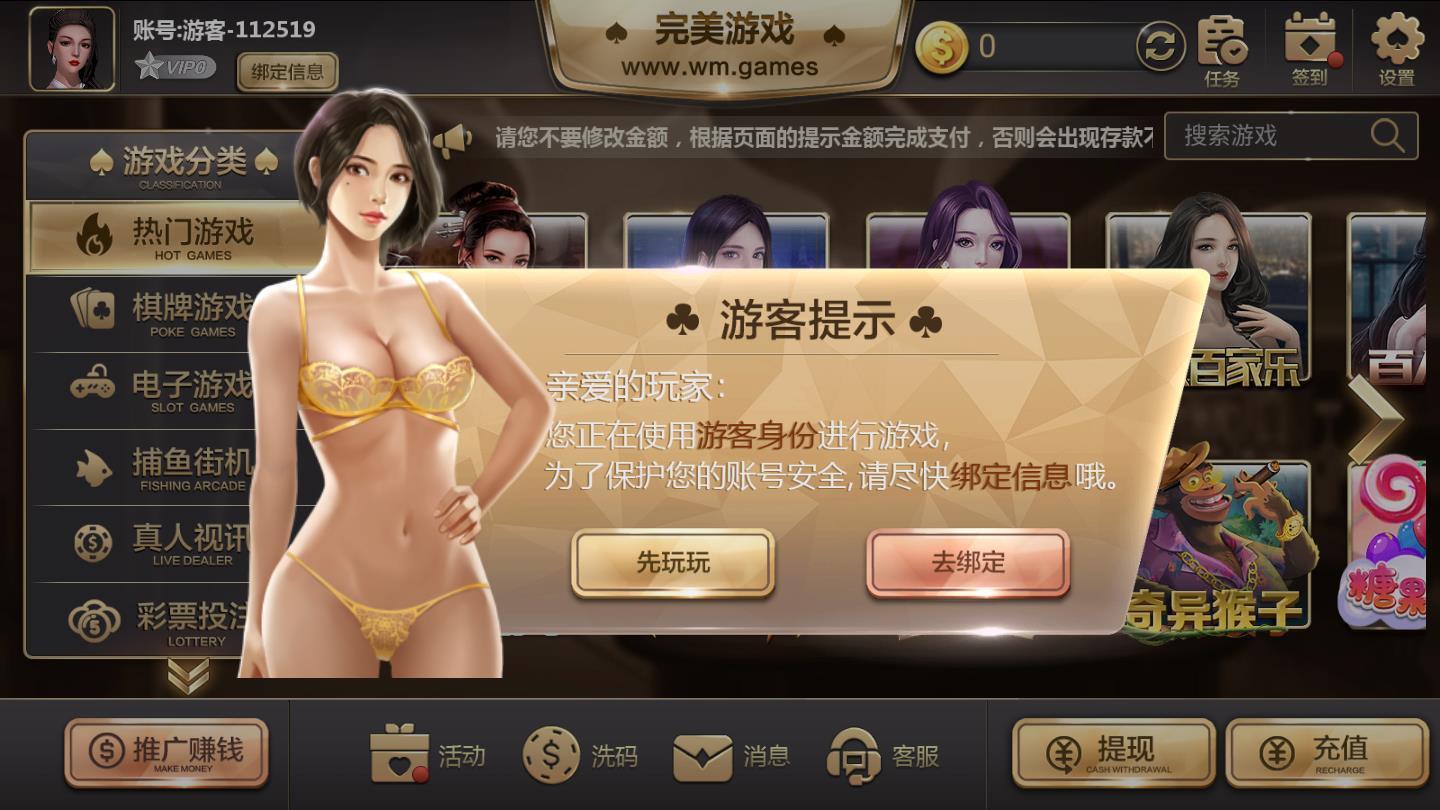Open the 设置 settings gear icon
Image resolution: width=1440 pixels, height=810 pixels.
pyautogui.click(x=1398, y=45)
